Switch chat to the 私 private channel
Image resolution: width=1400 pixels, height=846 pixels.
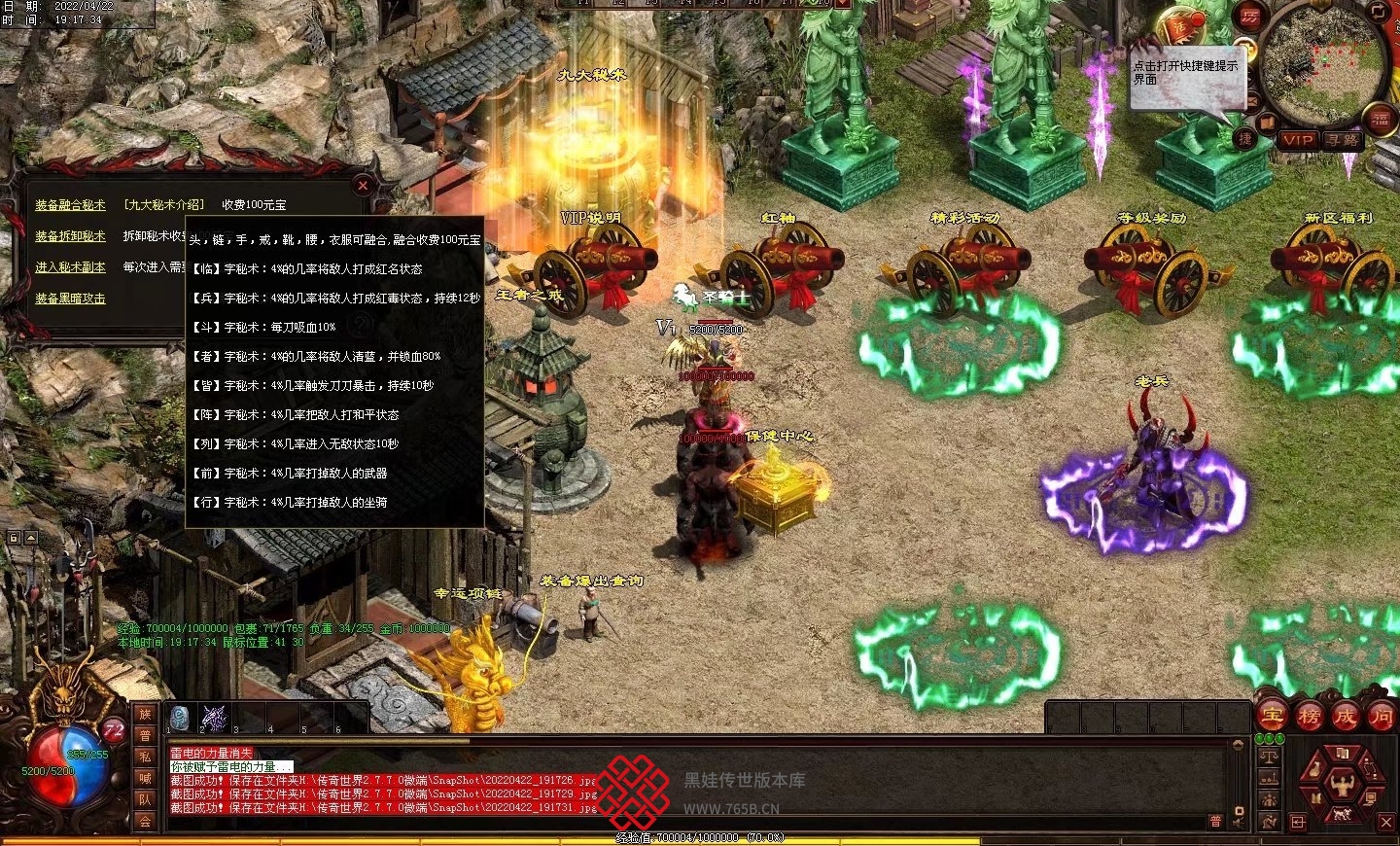pyautogui.click(x=145, y=757)
